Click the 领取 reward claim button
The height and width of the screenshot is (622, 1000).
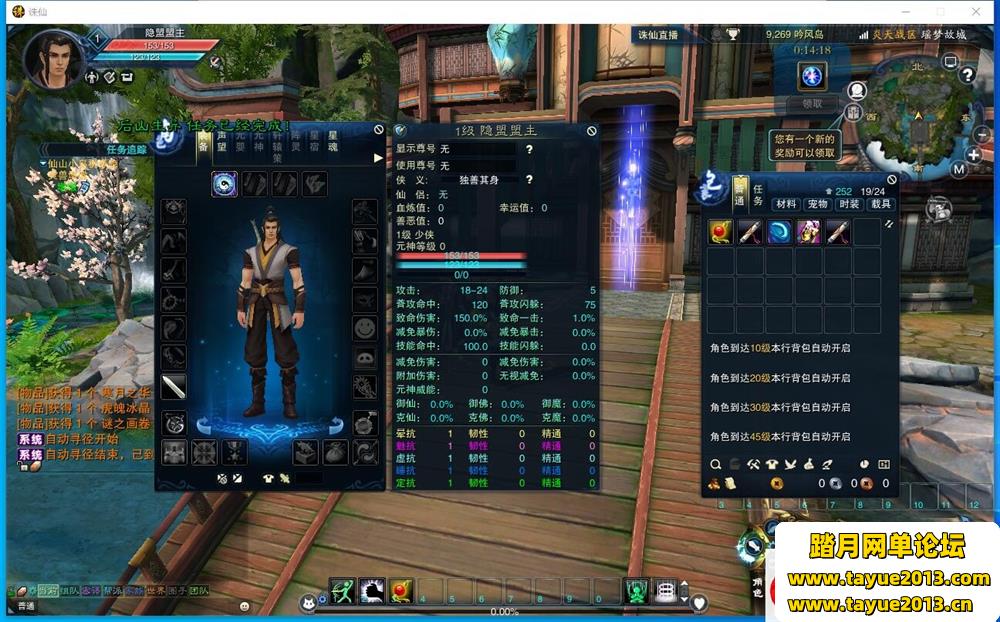pyautogui.click(x=812, y=103)
